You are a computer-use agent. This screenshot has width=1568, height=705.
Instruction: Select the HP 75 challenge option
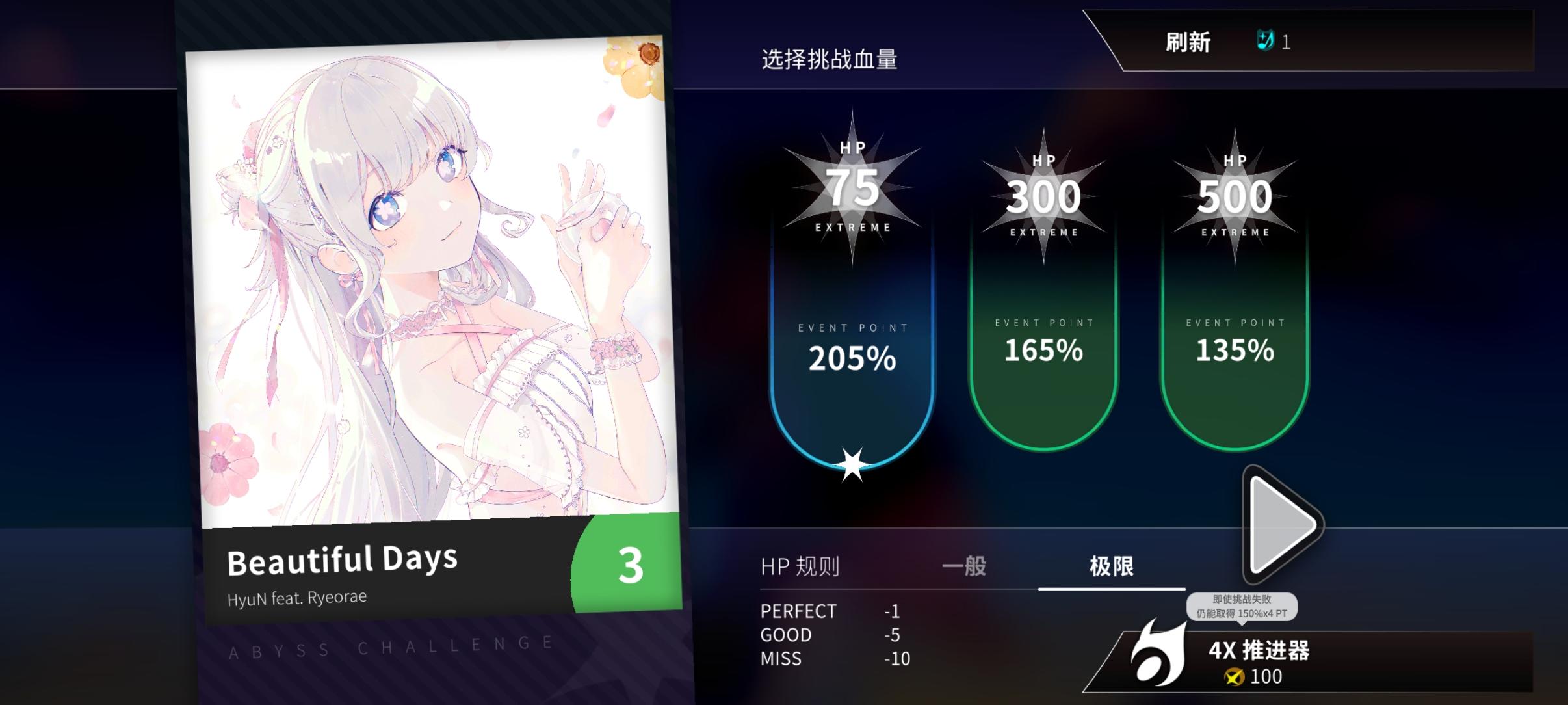(852, 358)
